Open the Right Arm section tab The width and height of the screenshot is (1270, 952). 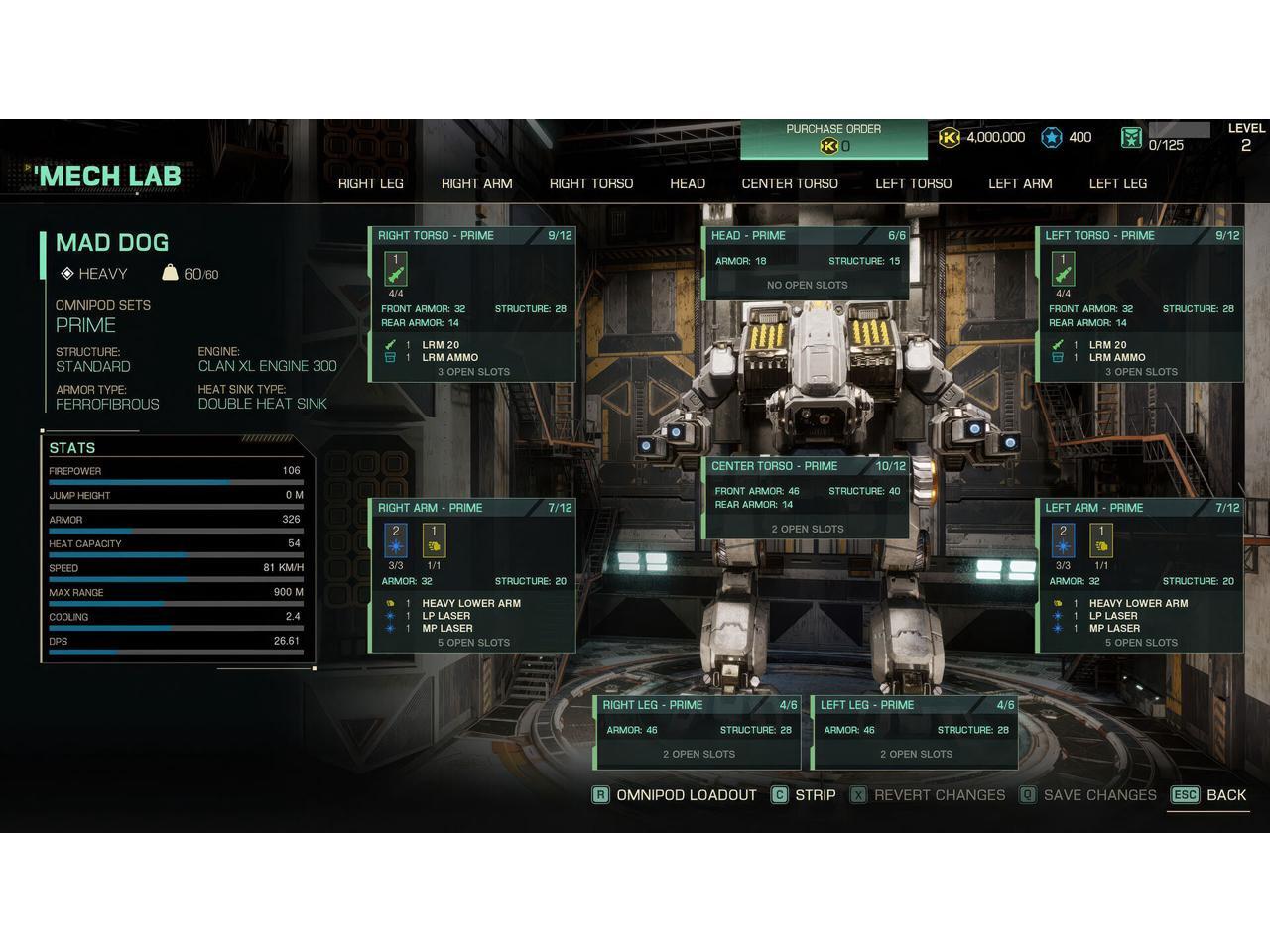(x=476, y=183)
